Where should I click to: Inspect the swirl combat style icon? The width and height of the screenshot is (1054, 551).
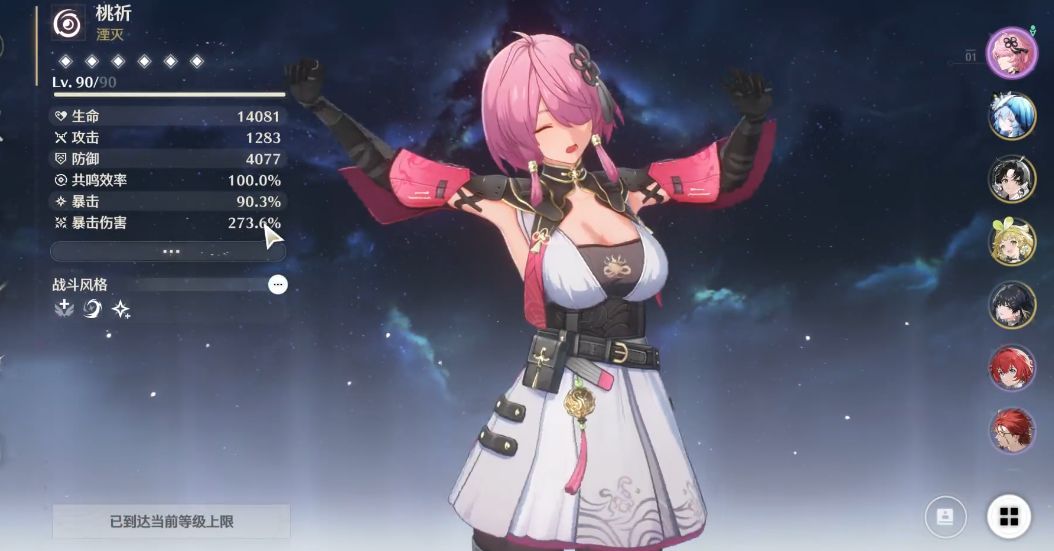93,309
